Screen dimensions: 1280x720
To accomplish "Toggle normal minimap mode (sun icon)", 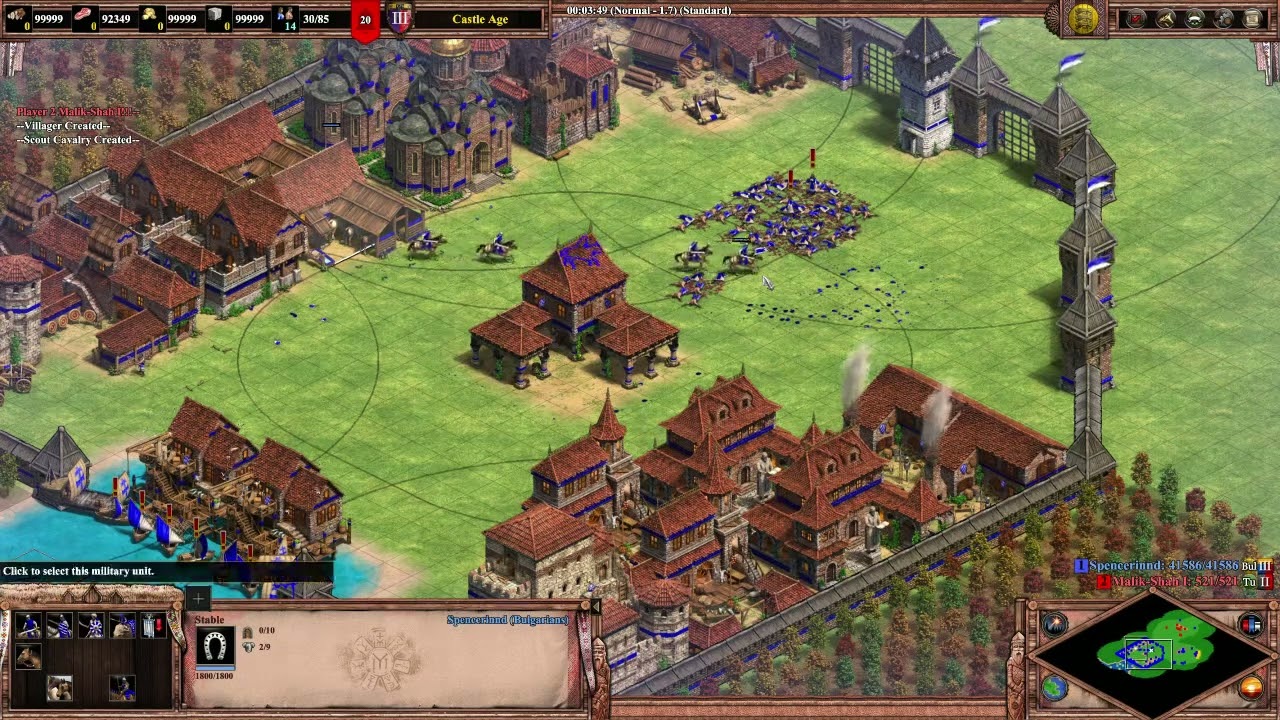I will pyautogui.click(x=1249, y=687).
